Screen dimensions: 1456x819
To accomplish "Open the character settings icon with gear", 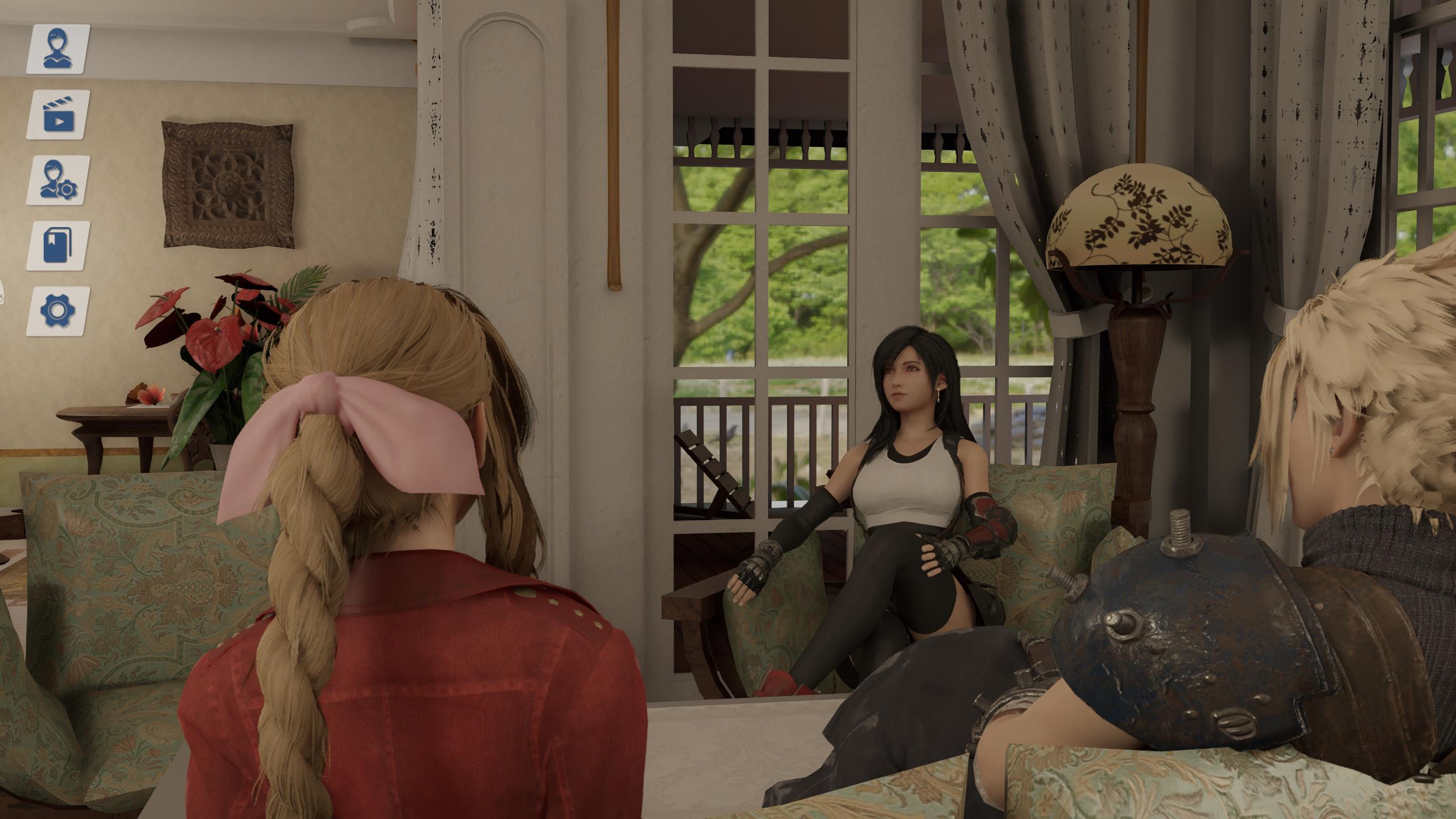I will 57,180.
